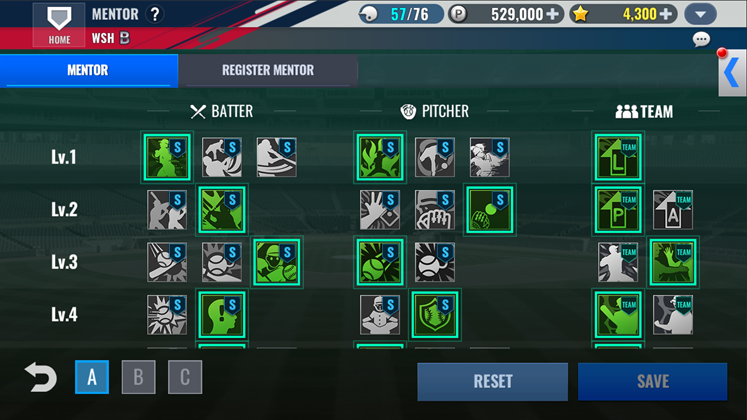Switch to preset B

click(138, 377)
